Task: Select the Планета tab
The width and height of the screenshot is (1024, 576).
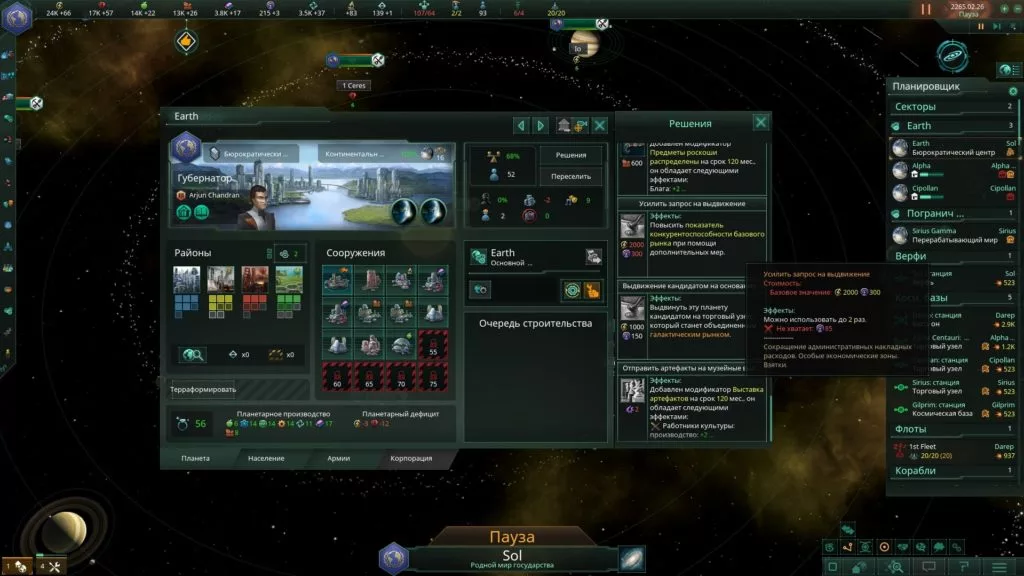Action: [195, 458]
